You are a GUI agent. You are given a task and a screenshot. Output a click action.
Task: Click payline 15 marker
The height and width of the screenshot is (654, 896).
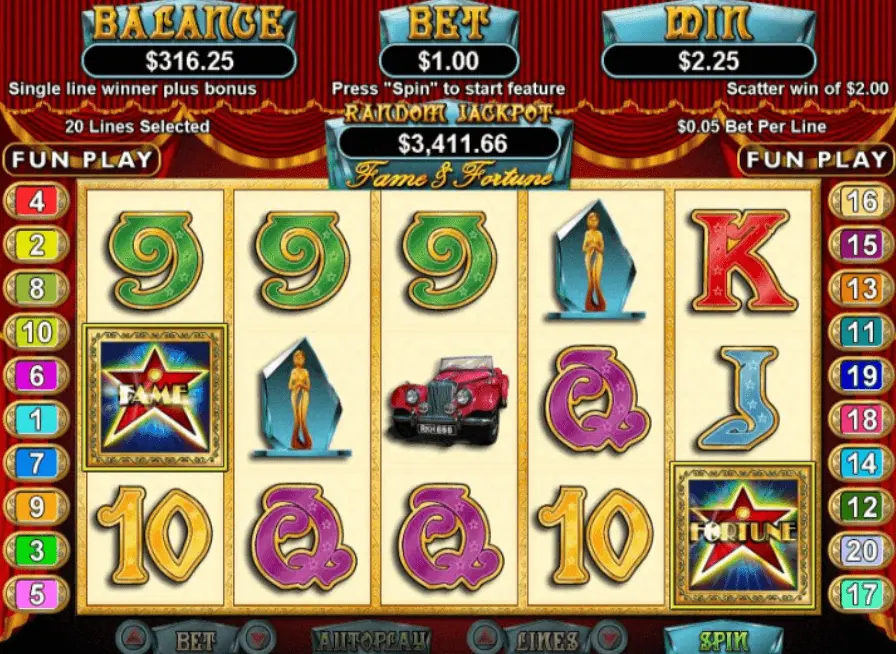point(861,245)
